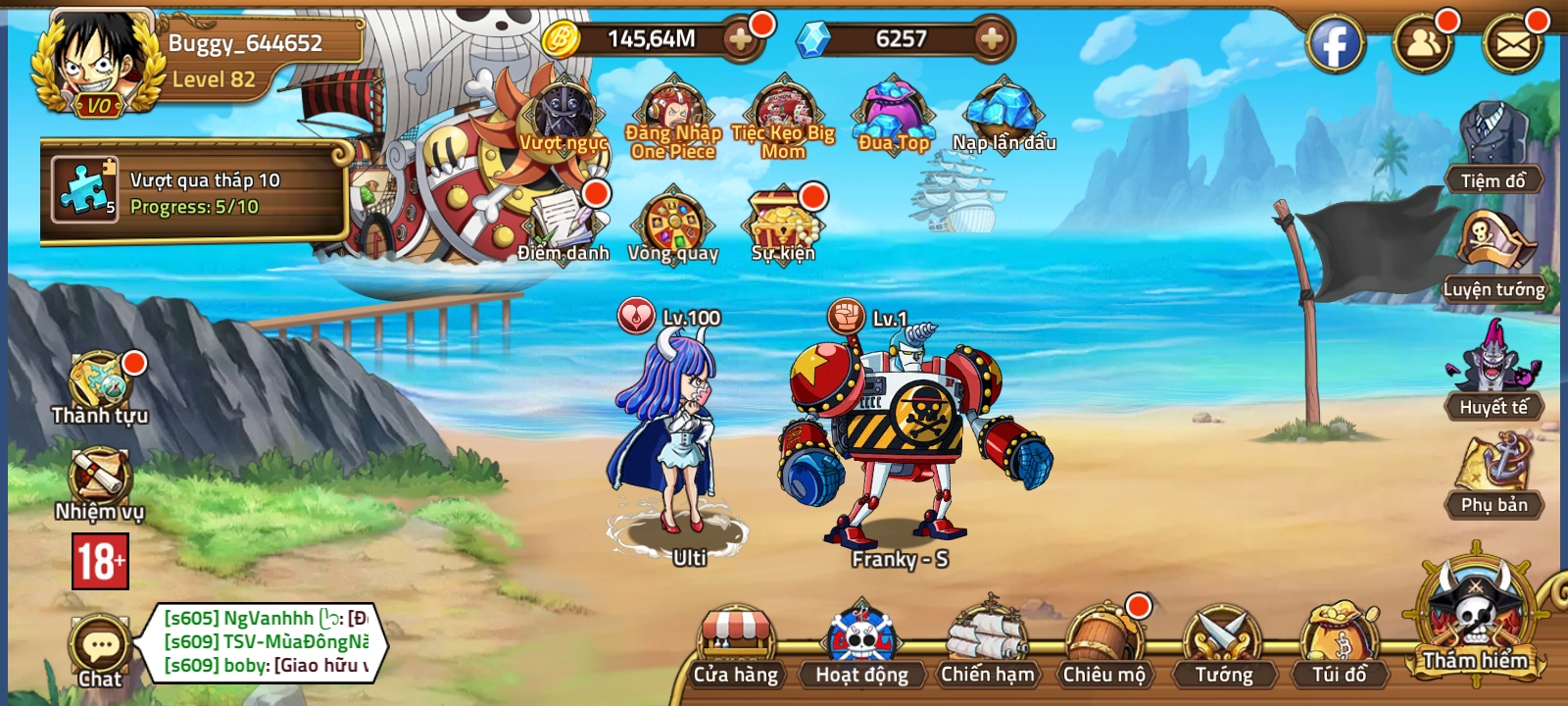Open the Tiệc Kẹo Big Mom event
The height and width of the screenshot is (706, 1568).
click(779, 113)
